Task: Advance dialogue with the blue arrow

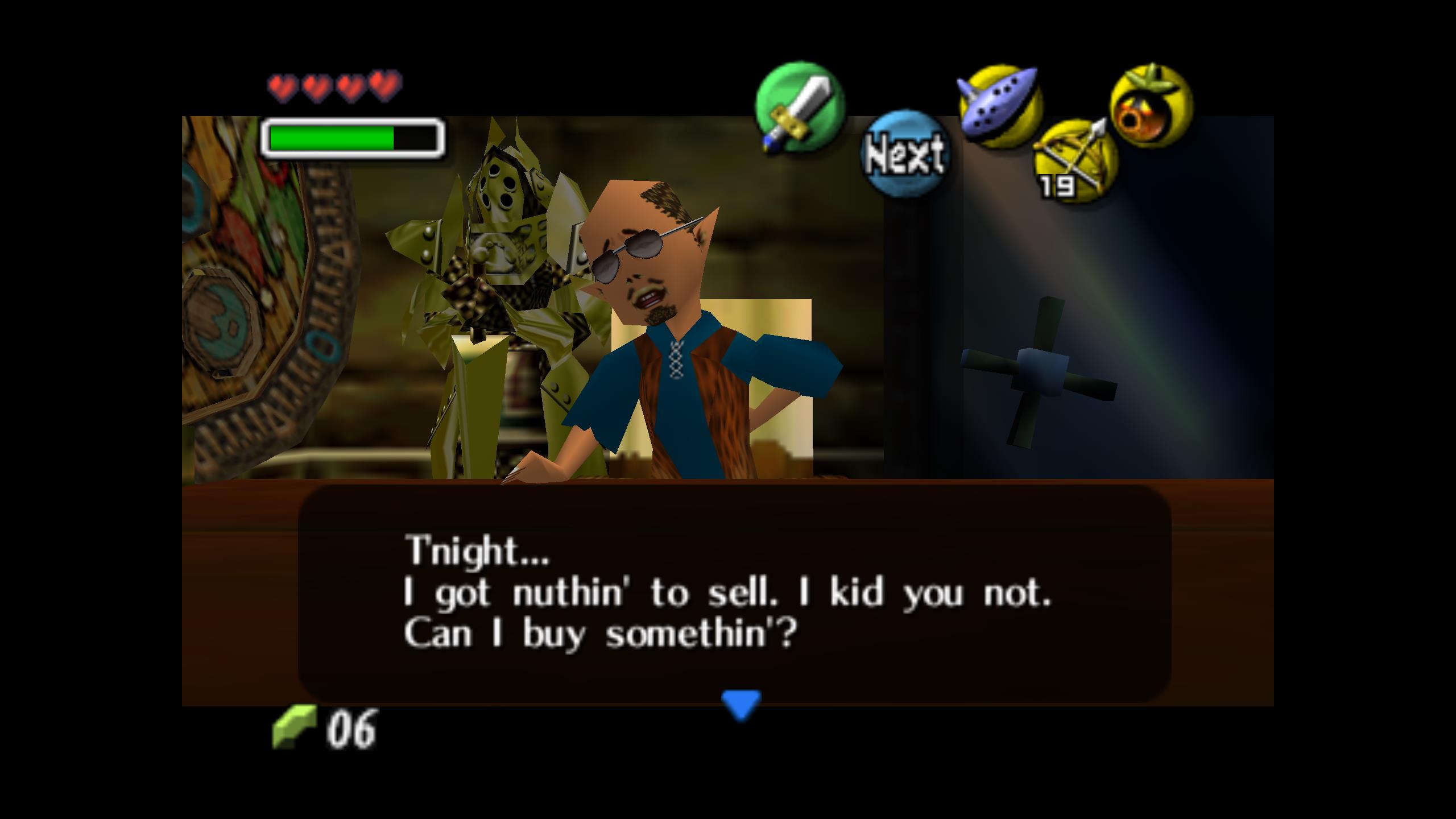Action: [x=741, y=704]
